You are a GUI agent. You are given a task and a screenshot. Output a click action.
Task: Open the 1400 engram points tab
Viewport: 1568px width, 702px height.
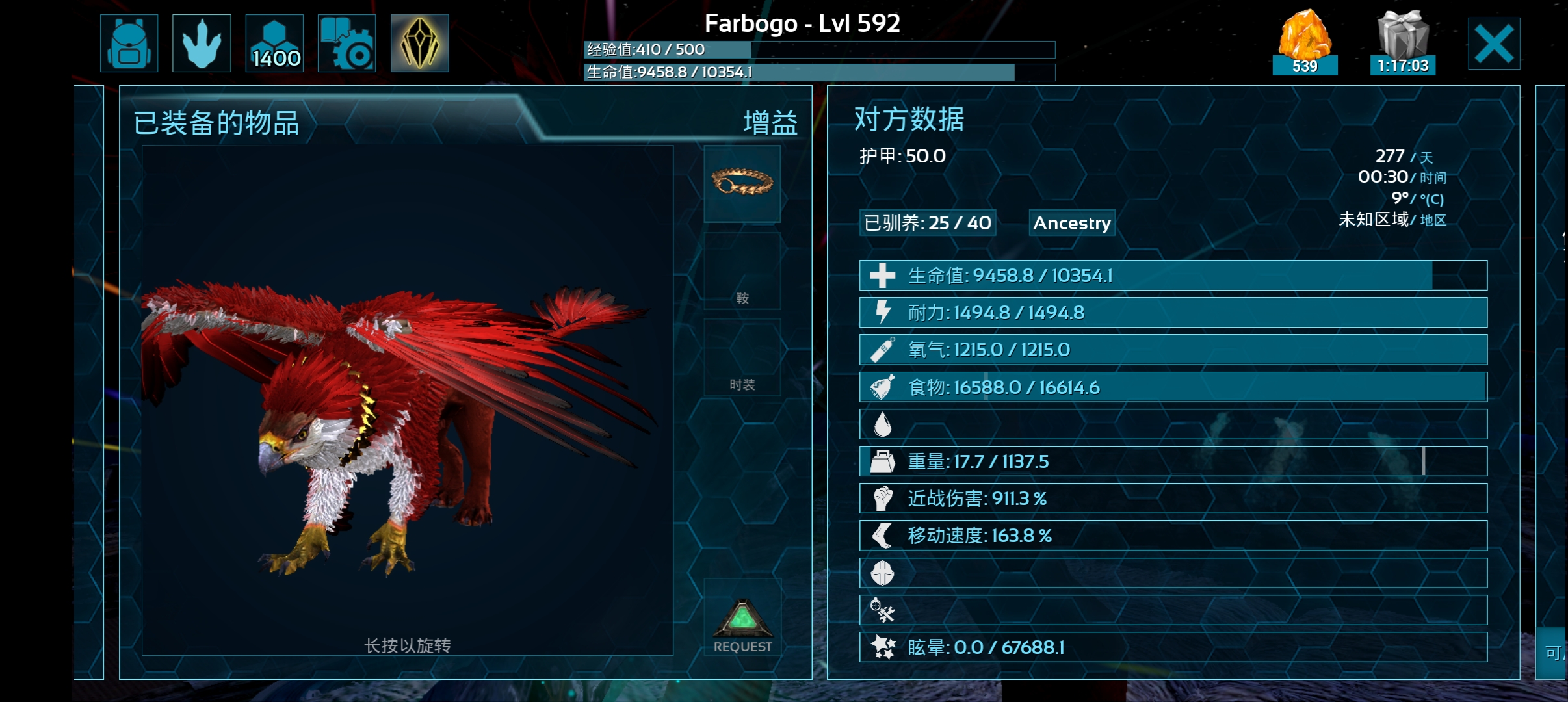pos(274,44)
